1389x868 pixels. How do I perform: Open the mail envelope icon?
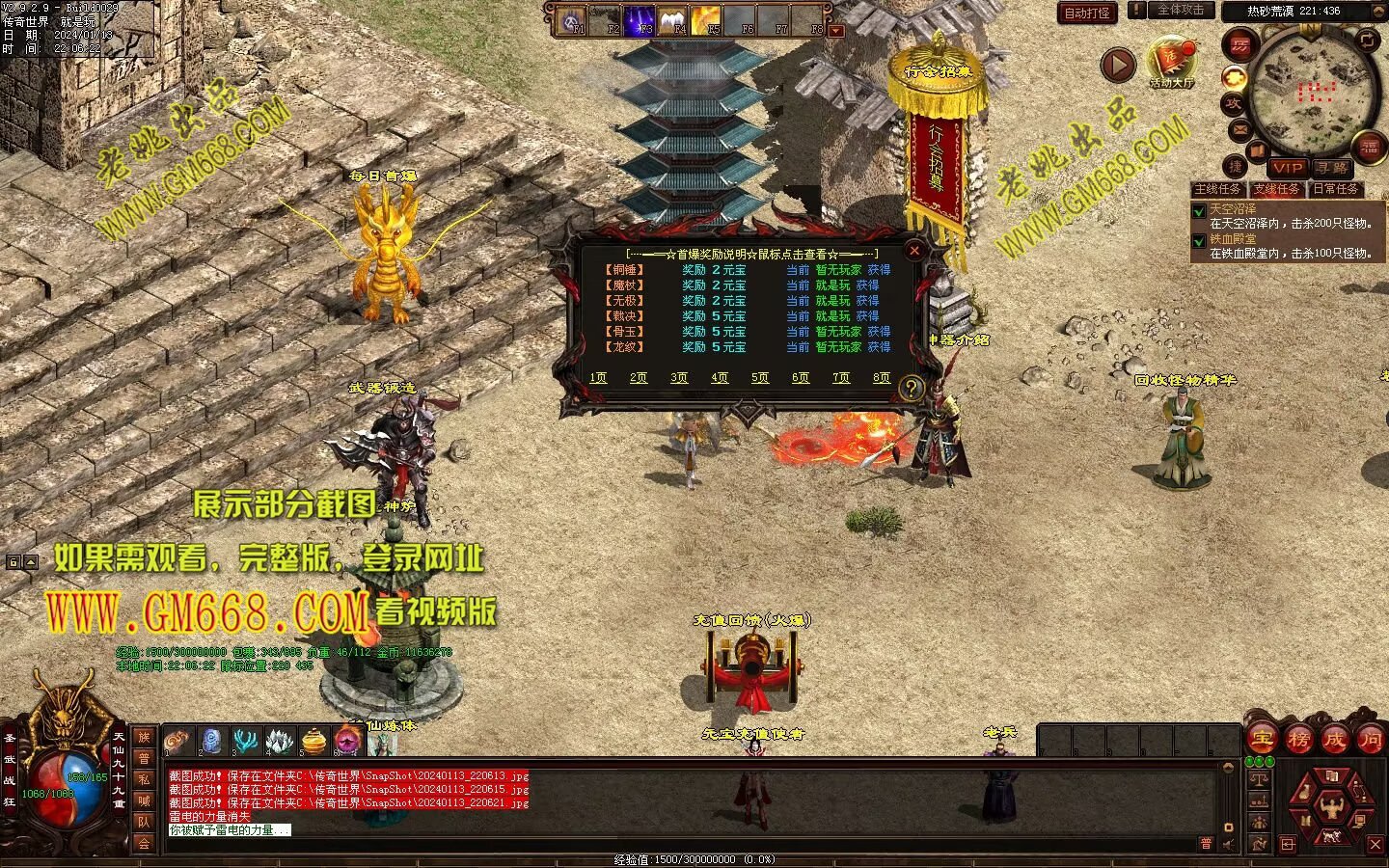click(x=1239, y=129)
